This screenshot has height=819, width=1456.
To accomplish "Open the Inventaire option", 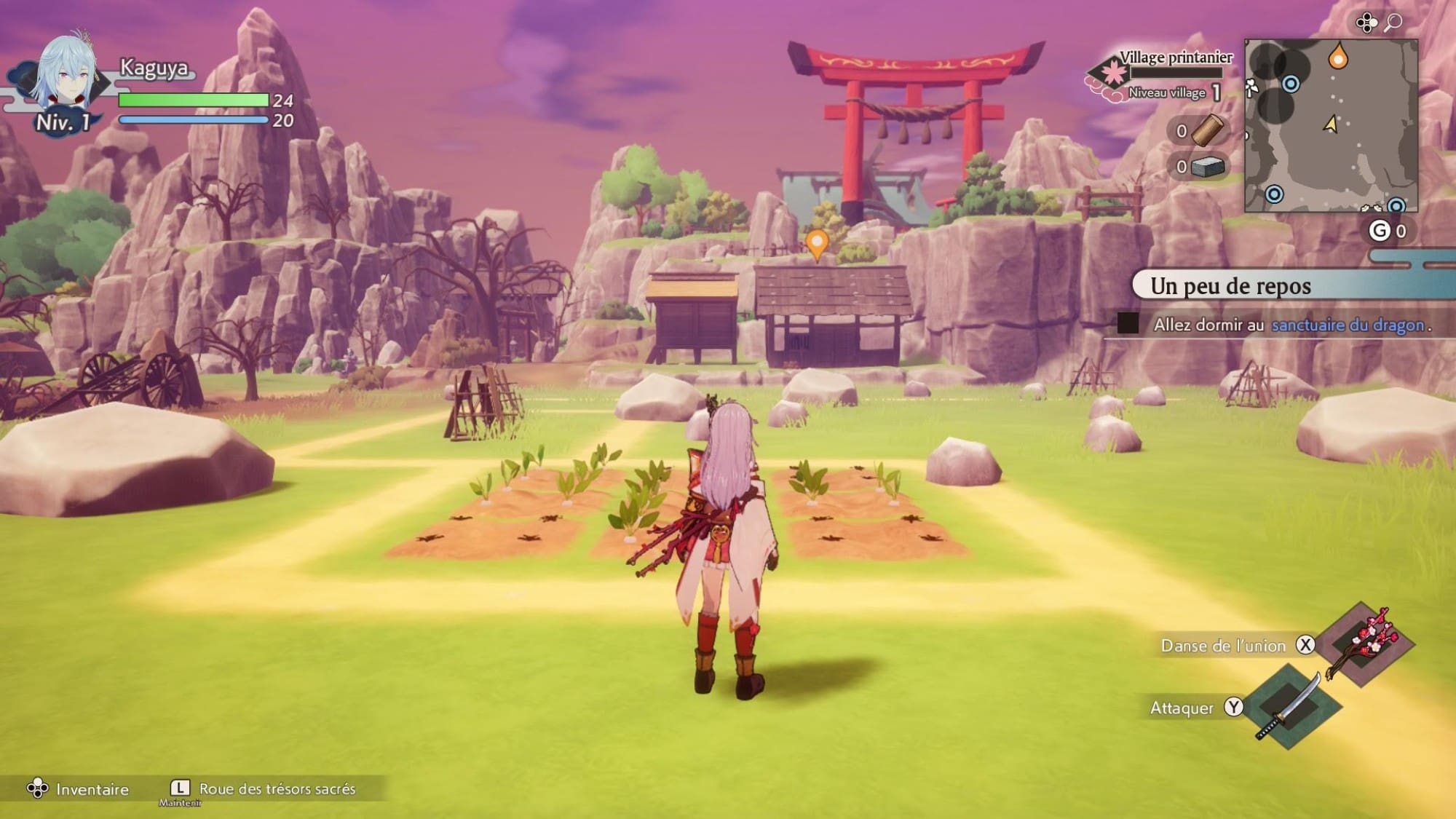I will pyautogui.click(x=79, y=789).
